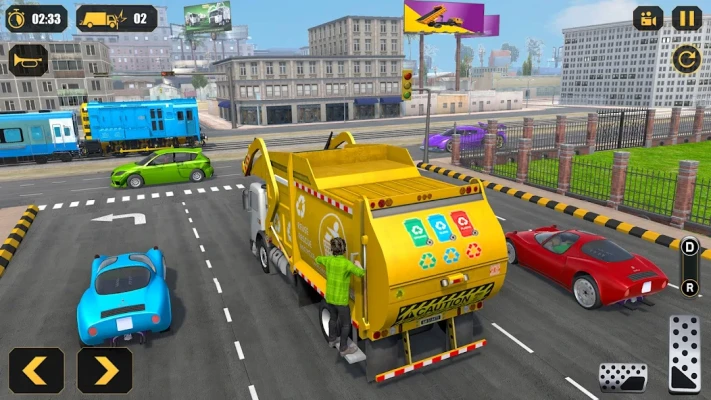Push the accelerator pedal
This screenshot has height=400, width=711.
tap(685, 353)
